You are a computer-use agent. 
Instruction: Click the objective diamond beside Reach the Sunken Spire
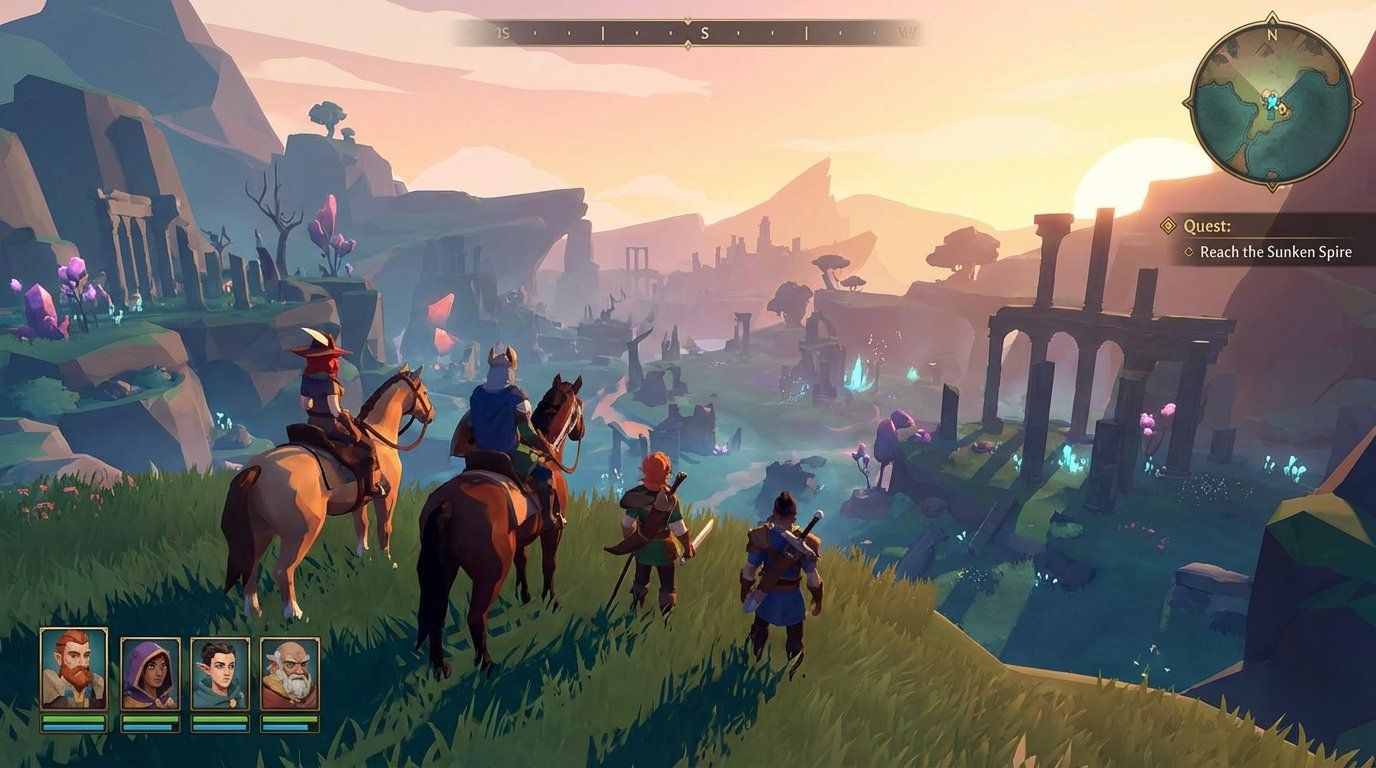(x=1189, y=252)
